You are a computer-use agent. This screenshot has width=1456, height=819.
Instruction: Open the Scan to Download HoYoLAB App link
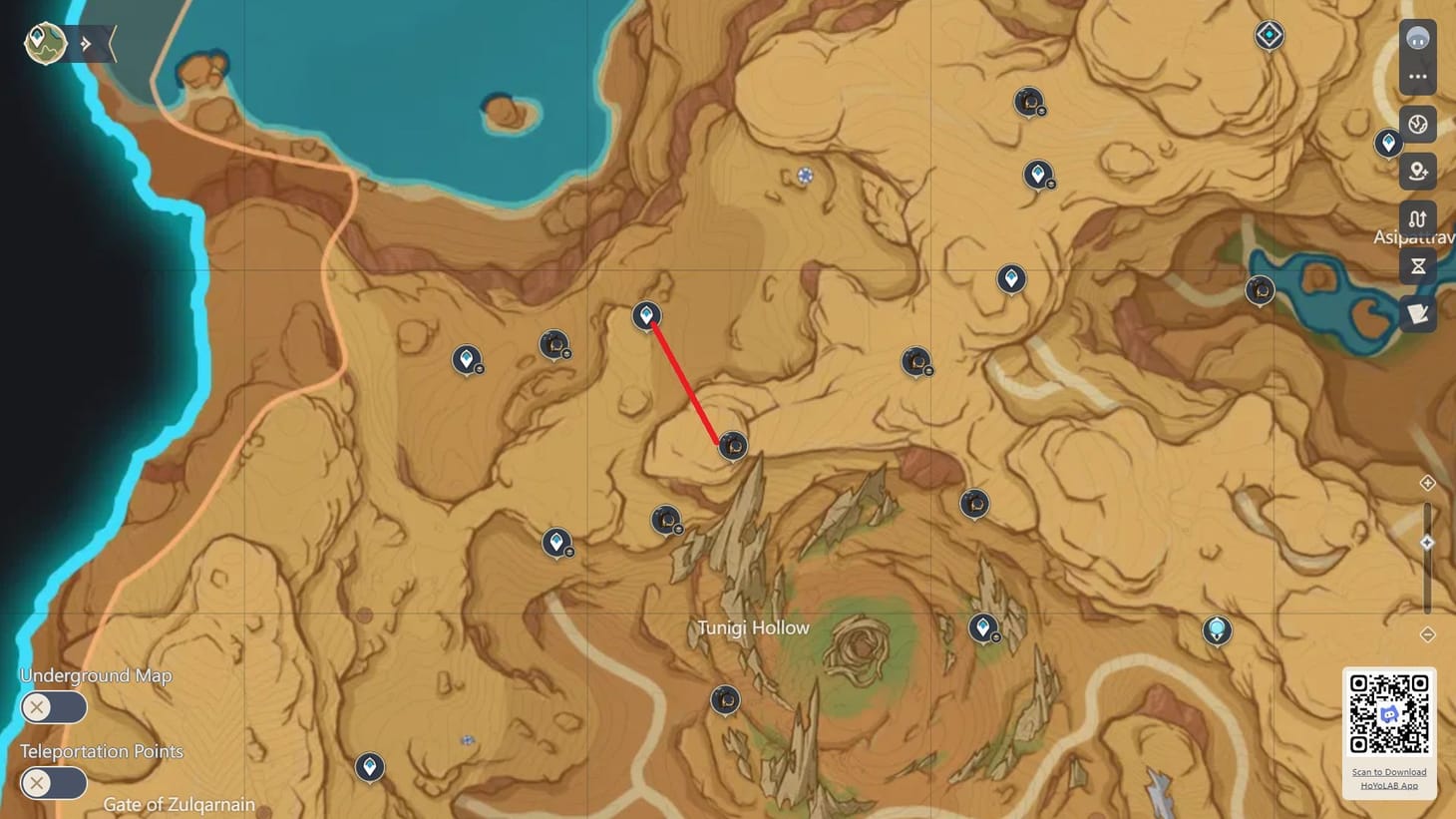[1388, 778]
